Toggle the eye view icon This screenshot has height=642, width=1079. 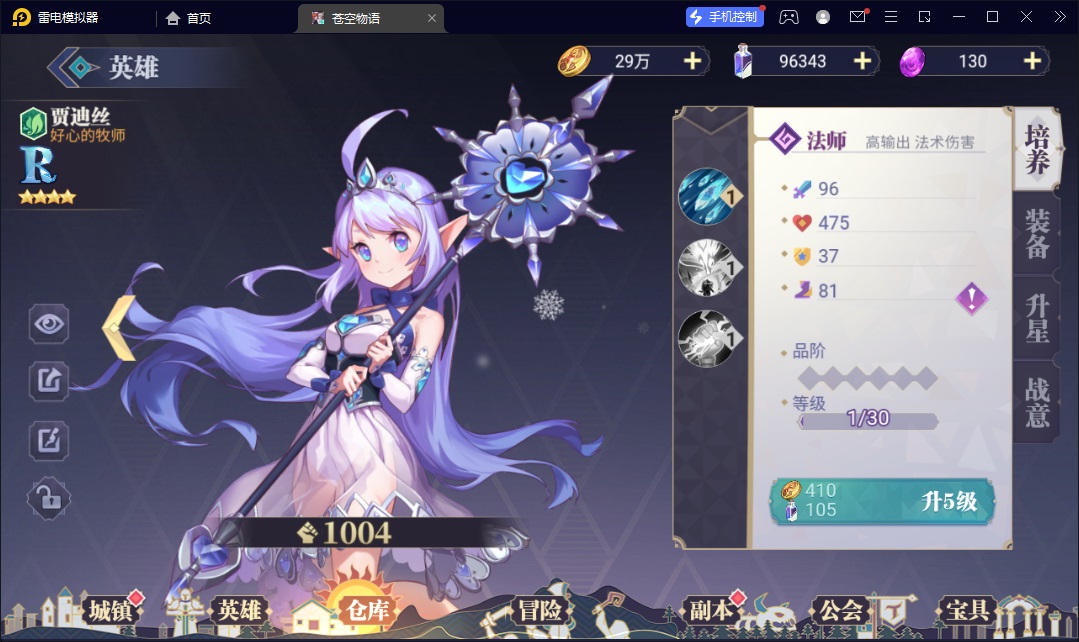[x=49, y=324]
